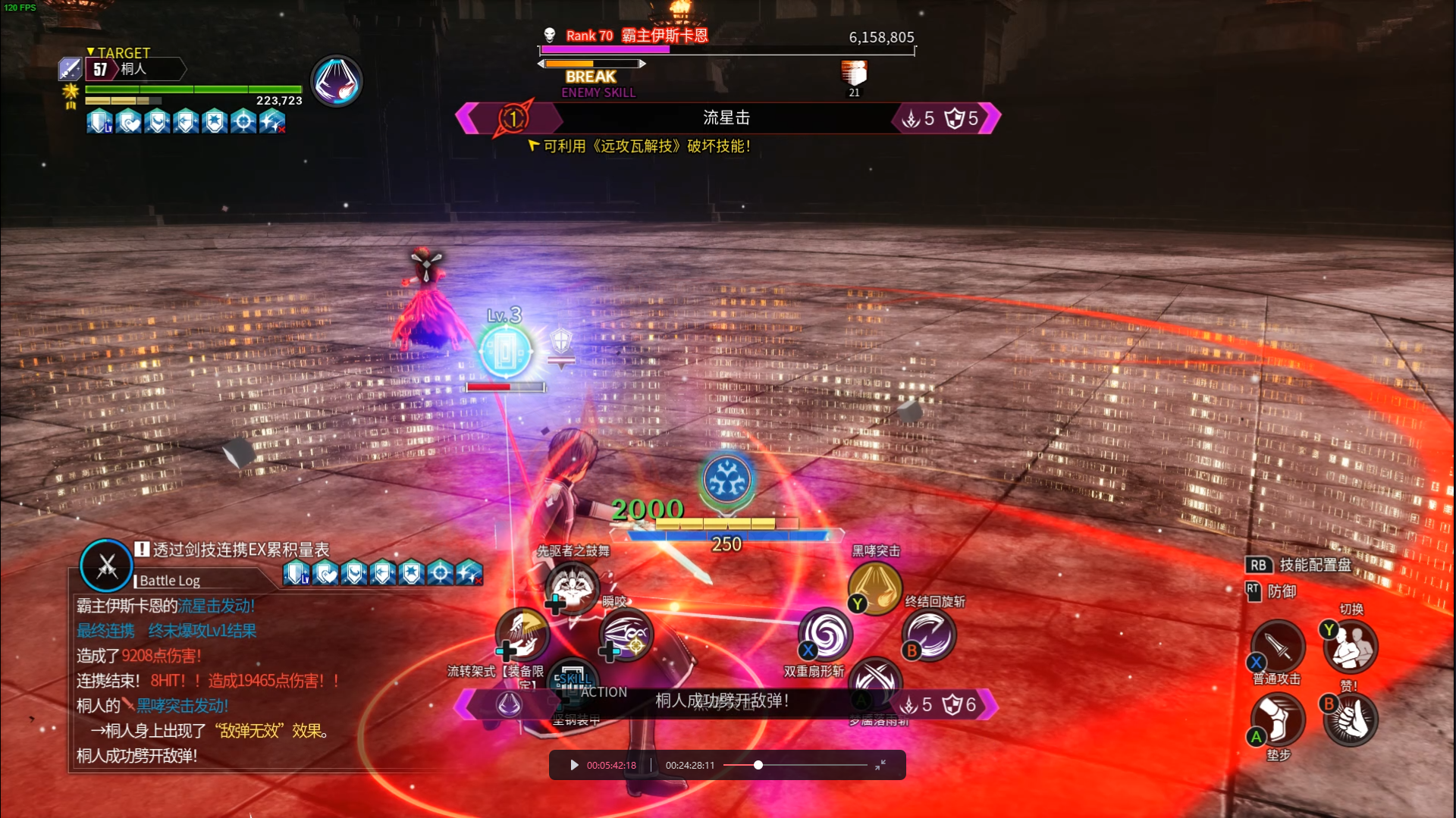This screenshot has width=1456, height=818.
Task: Collapse the video player overlay
Action: [880, 765]
